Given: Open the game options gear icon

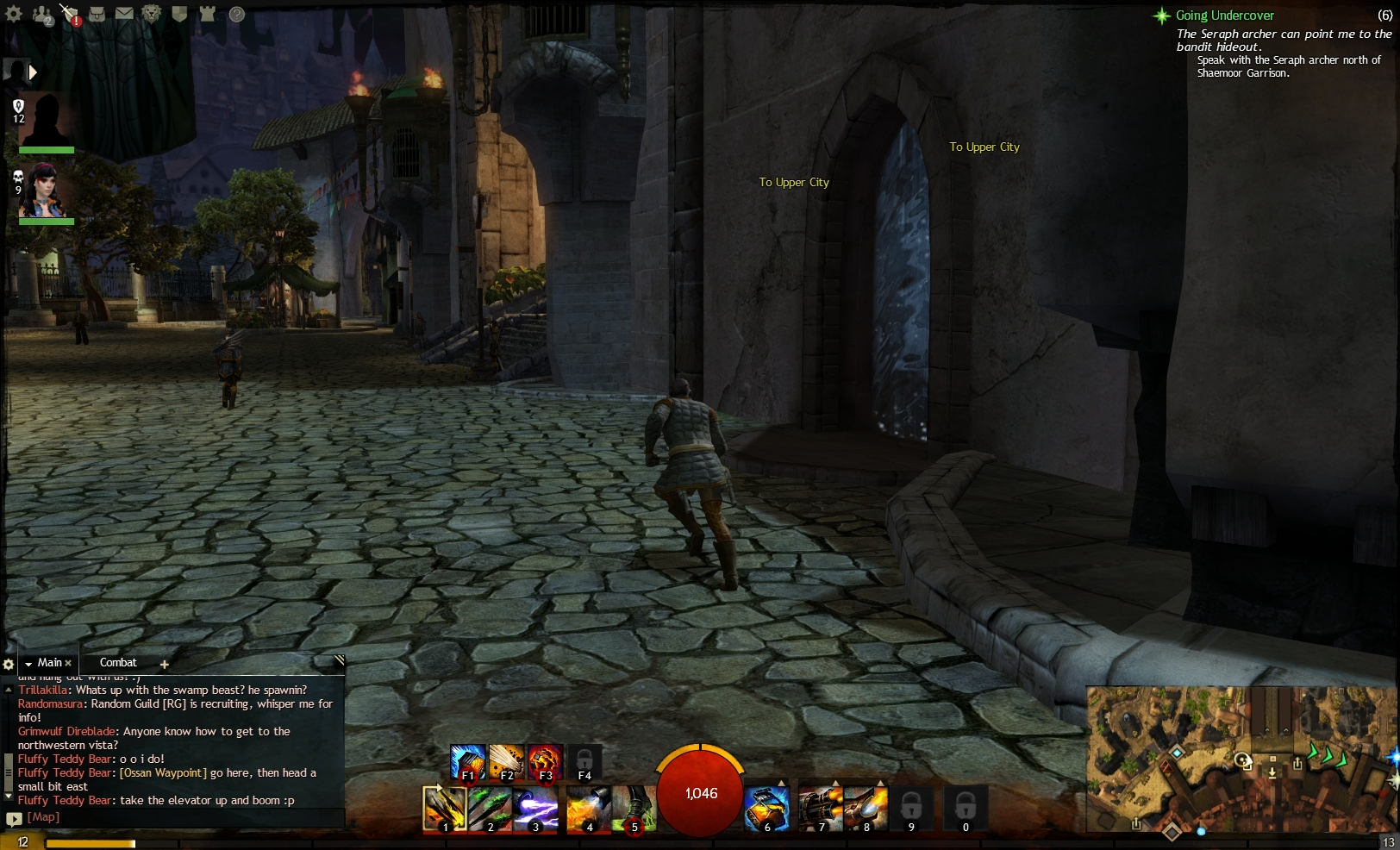Looking at the screenshot, I should [x=13, y=13].
